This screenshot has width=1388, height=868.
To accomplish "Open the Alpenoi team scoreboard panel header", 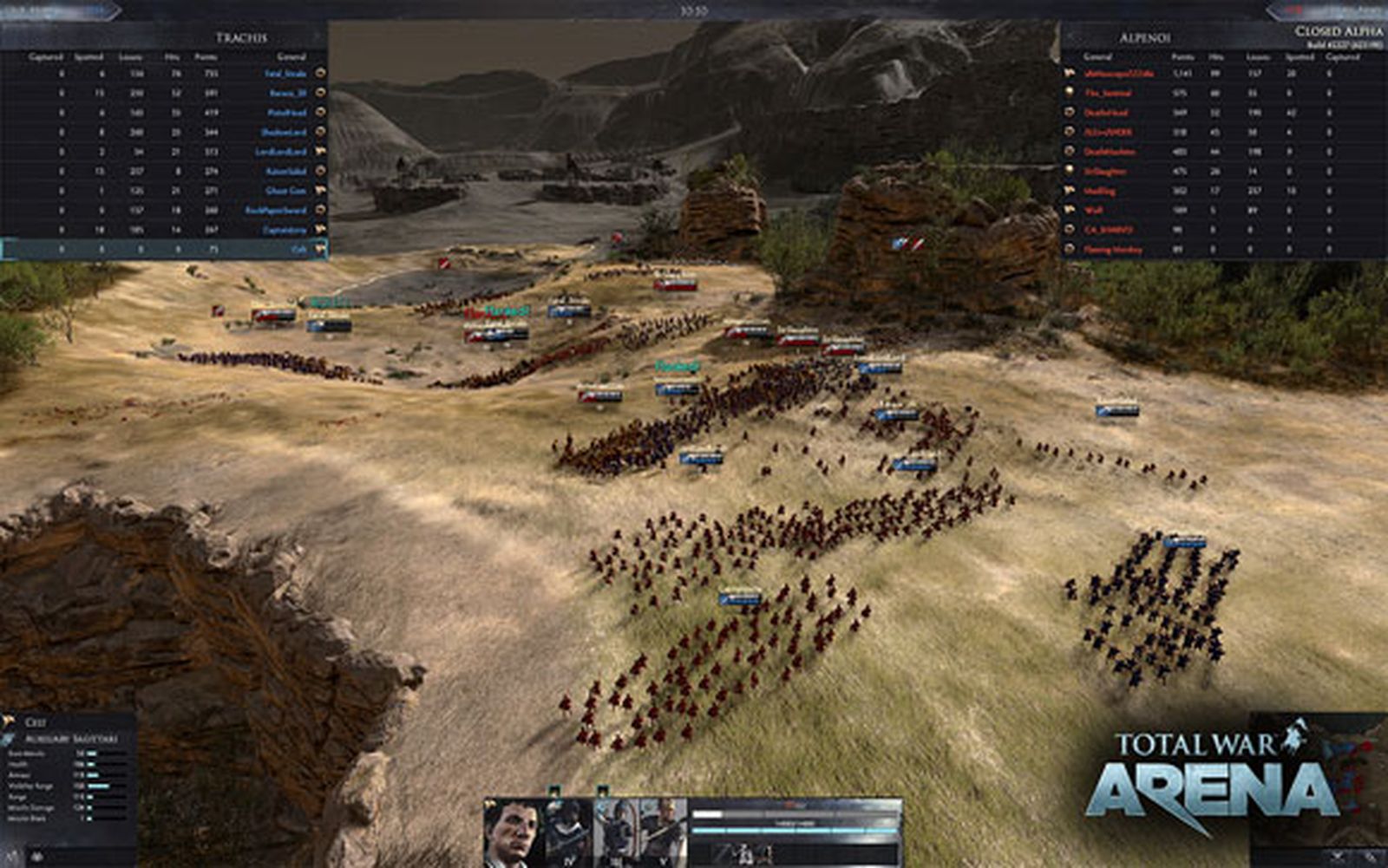I will 1144,38.
